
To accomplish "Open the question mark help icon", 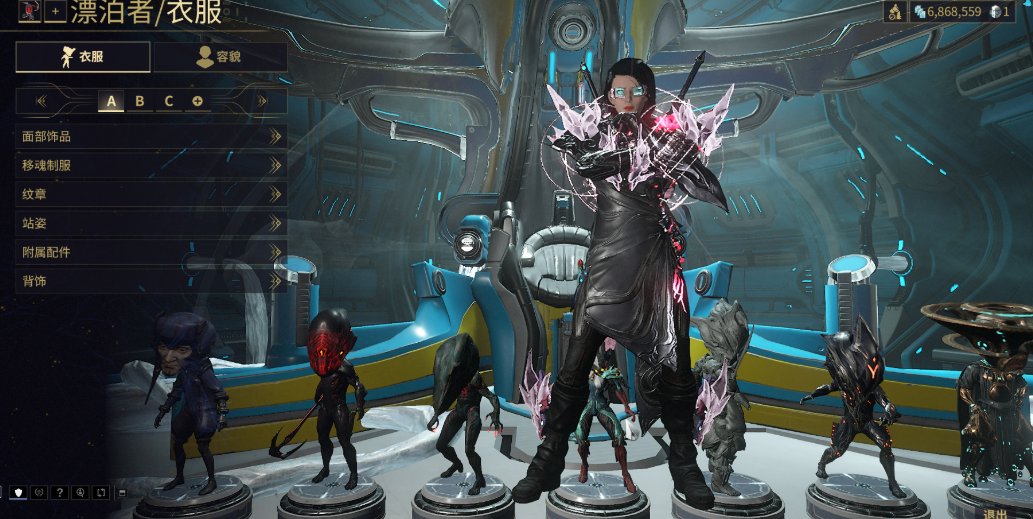I will (60, 492).
